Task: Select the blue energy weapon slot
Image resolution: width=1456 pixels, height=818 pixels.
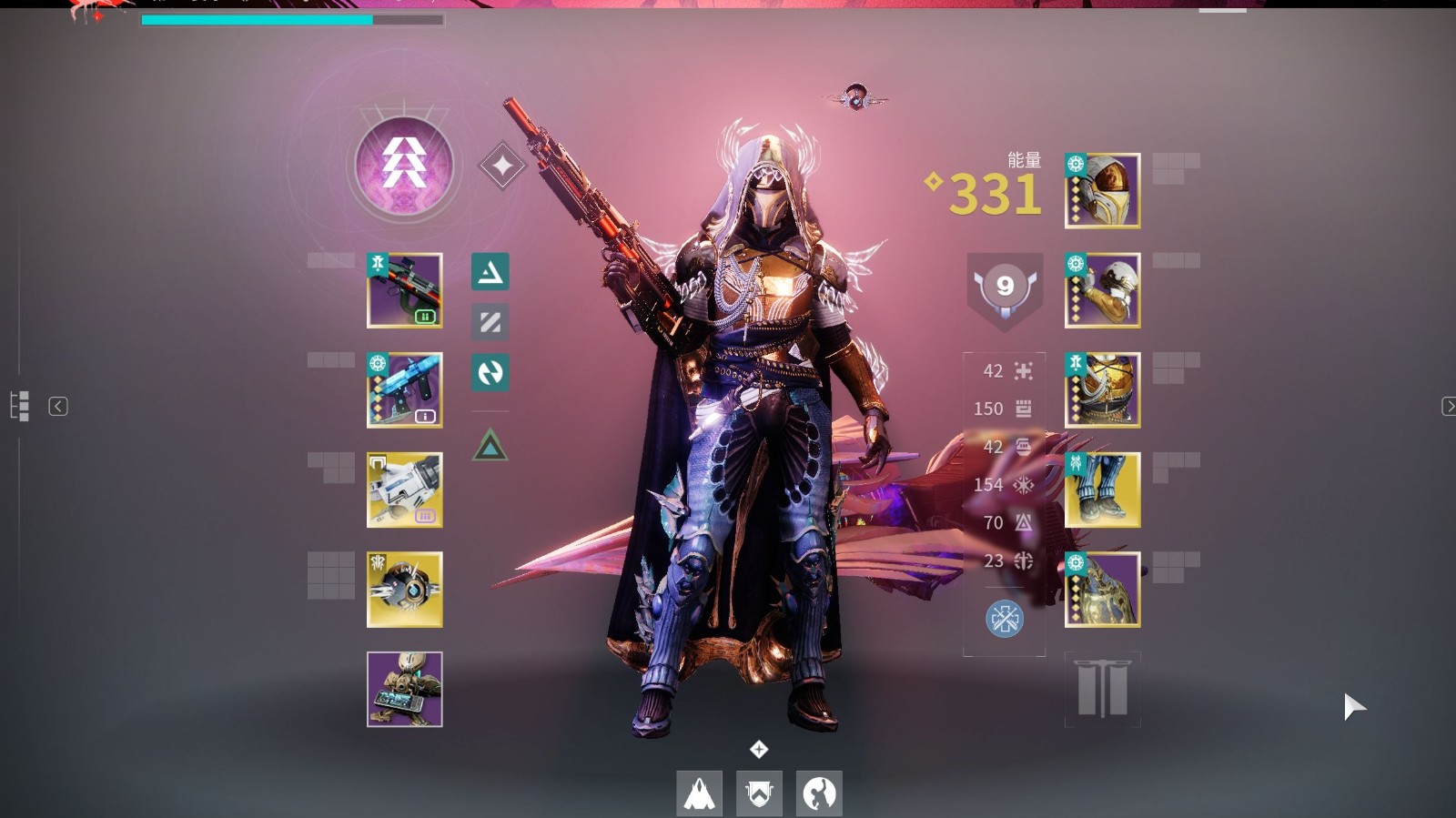Action: click(x=405, y=390)
